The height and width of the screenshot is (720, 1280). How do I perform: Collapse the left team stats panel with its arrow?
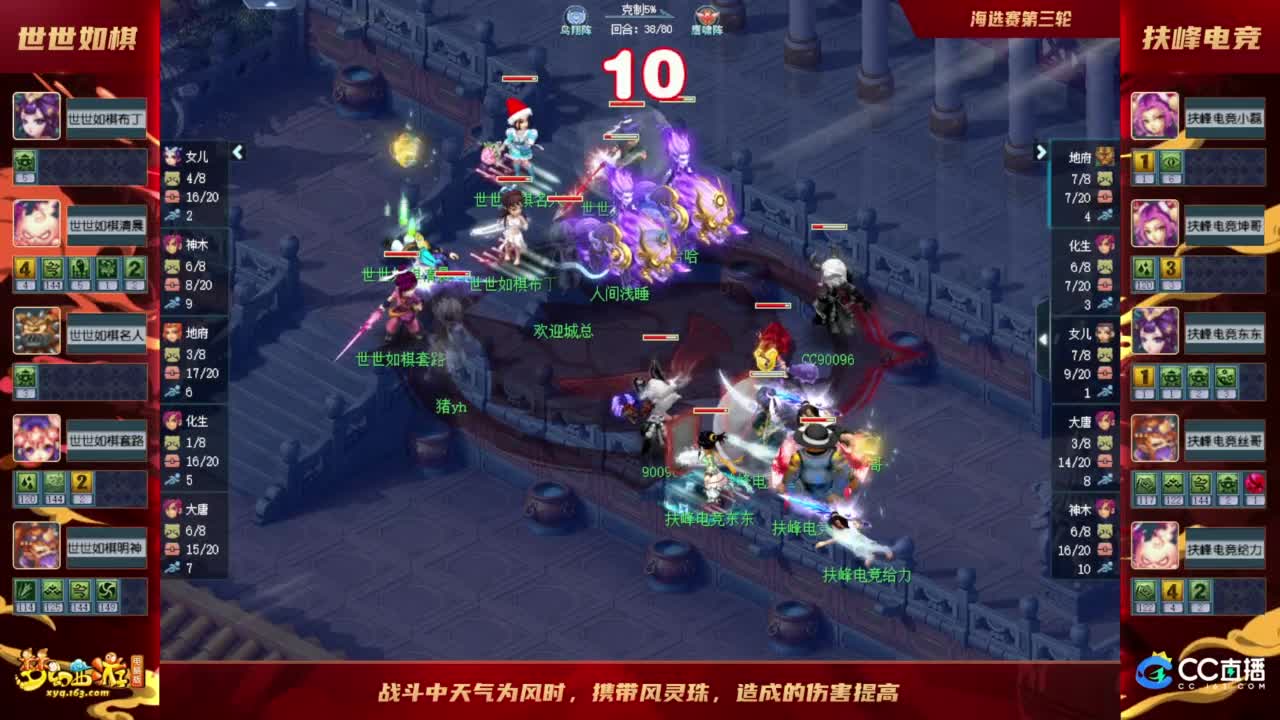[x=239, y=153]
